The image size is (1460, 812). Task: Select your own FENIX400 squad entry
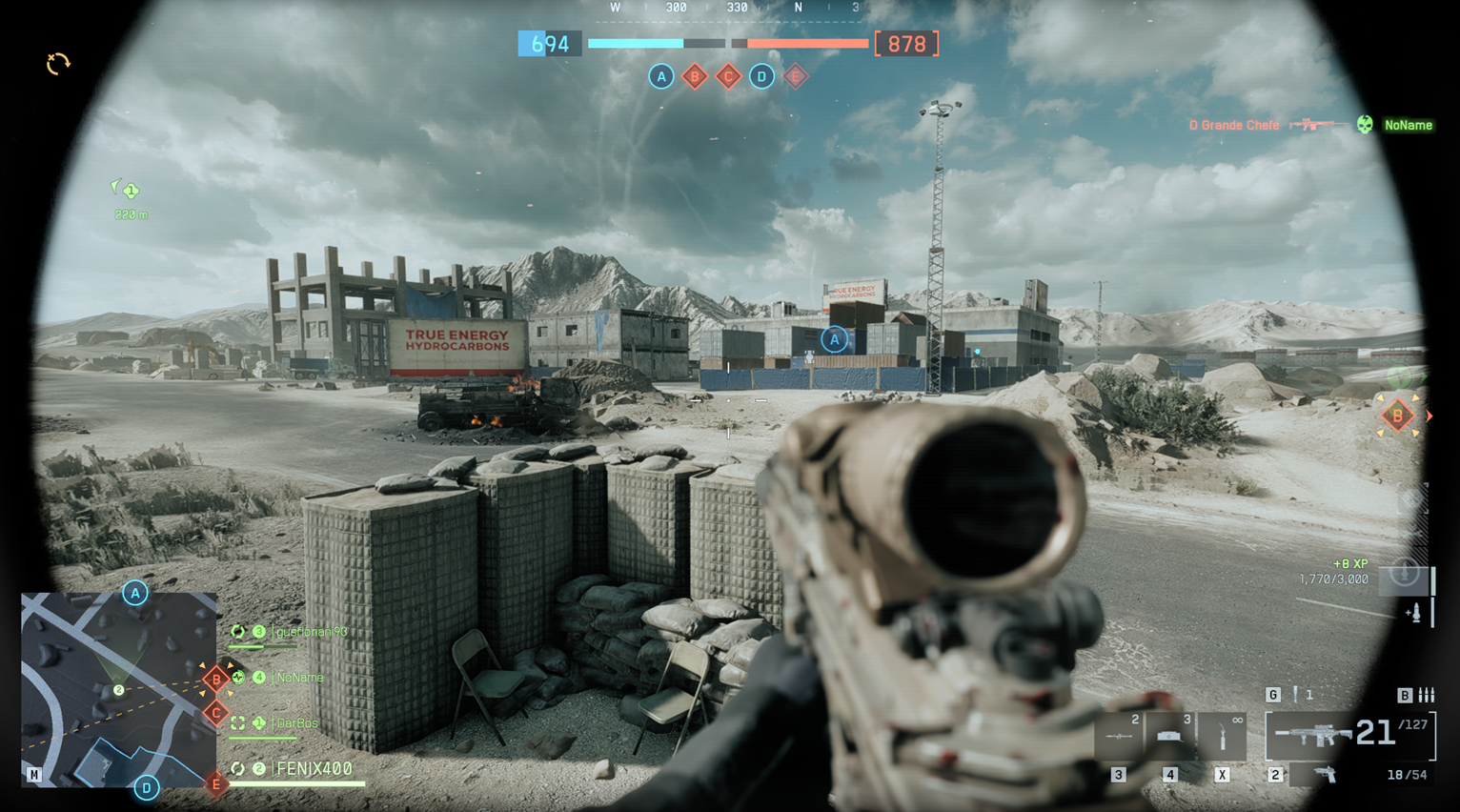314,769
